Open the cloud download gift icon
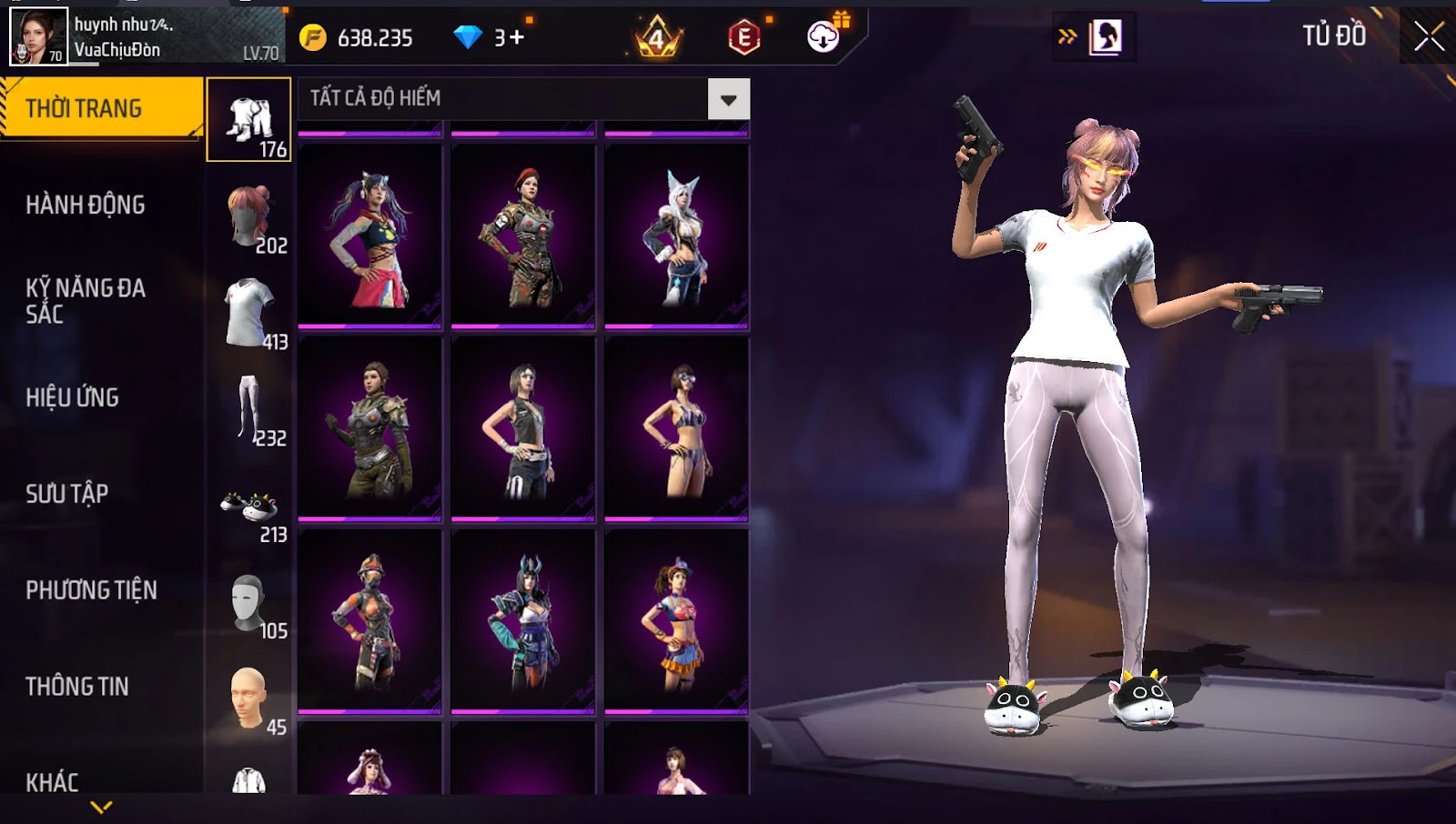The image size is (1456, 824). [x=824, y=36]
